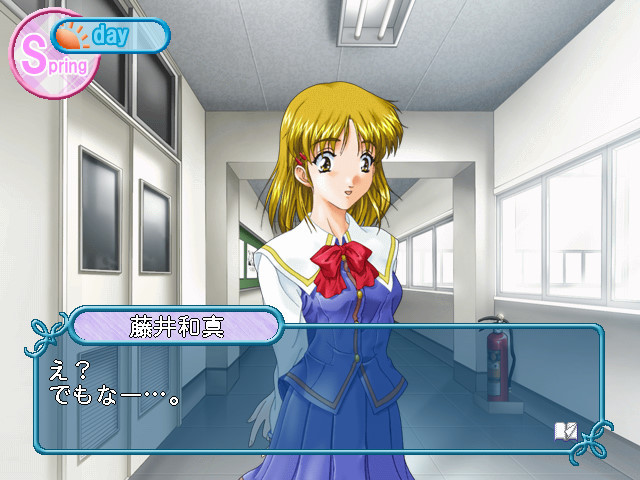The width and height of the screenshot is (640, 480).
Task: Click the book icon to advance dialogue
Action: (x=565, y=430)
